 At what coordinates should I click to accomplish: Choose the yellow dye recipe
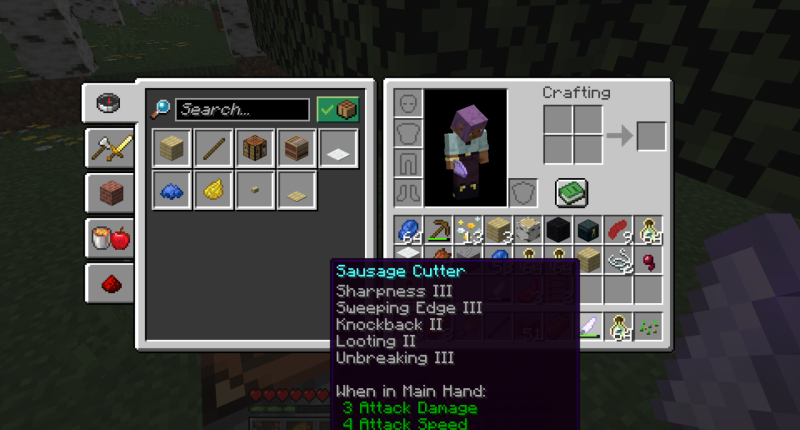click(x=214, y=190)
